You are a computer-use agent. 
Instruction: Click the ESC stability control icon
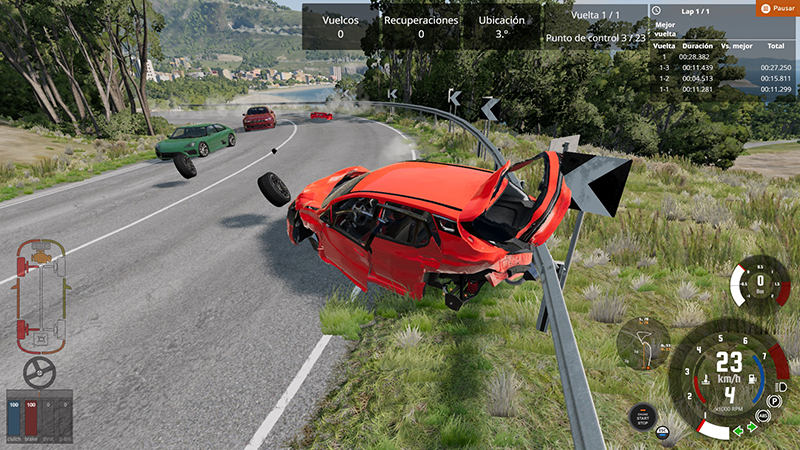click(x=661, y=432)
